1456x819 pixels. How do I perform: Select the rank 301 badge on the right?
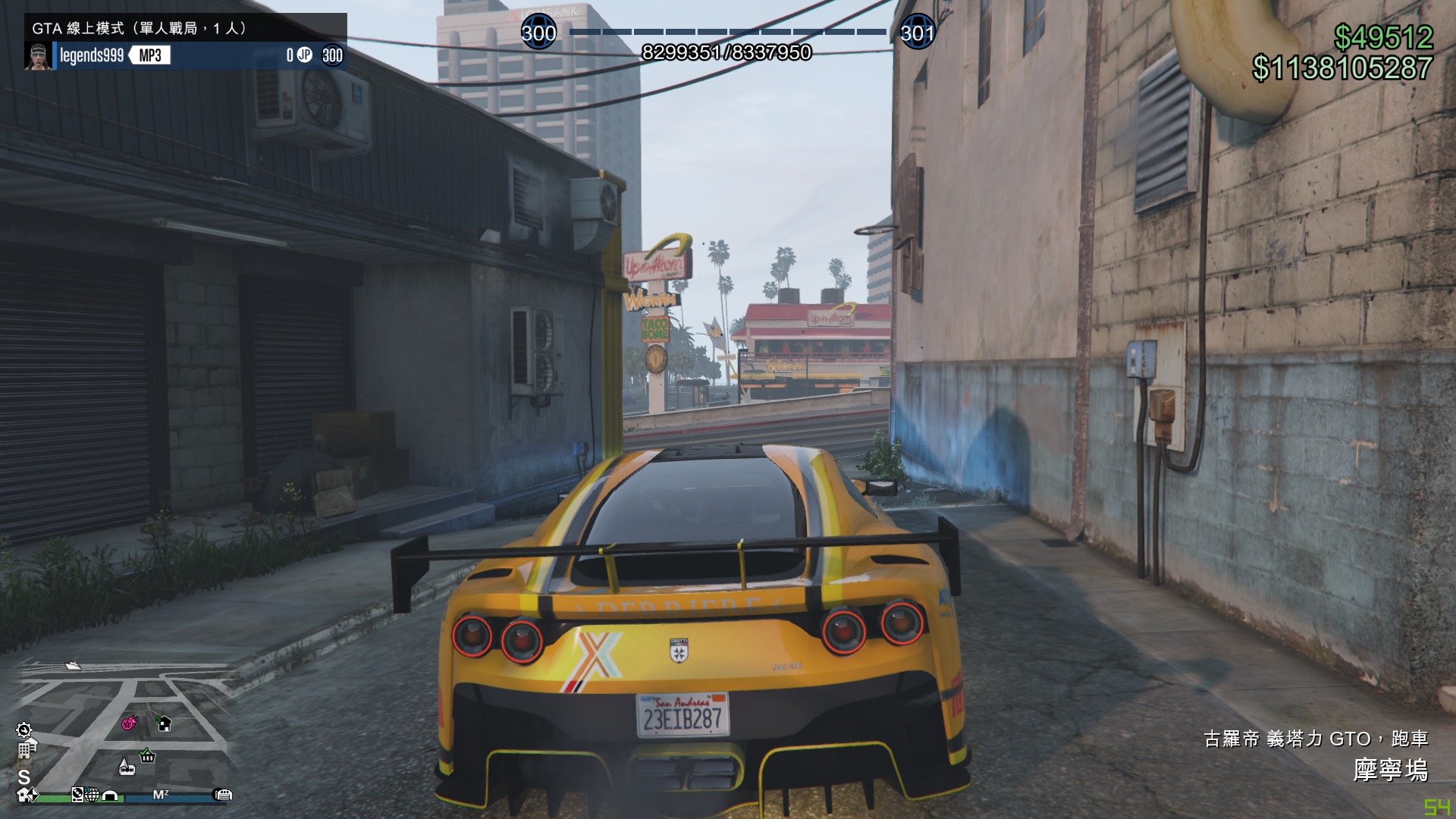tap(918, 33)
